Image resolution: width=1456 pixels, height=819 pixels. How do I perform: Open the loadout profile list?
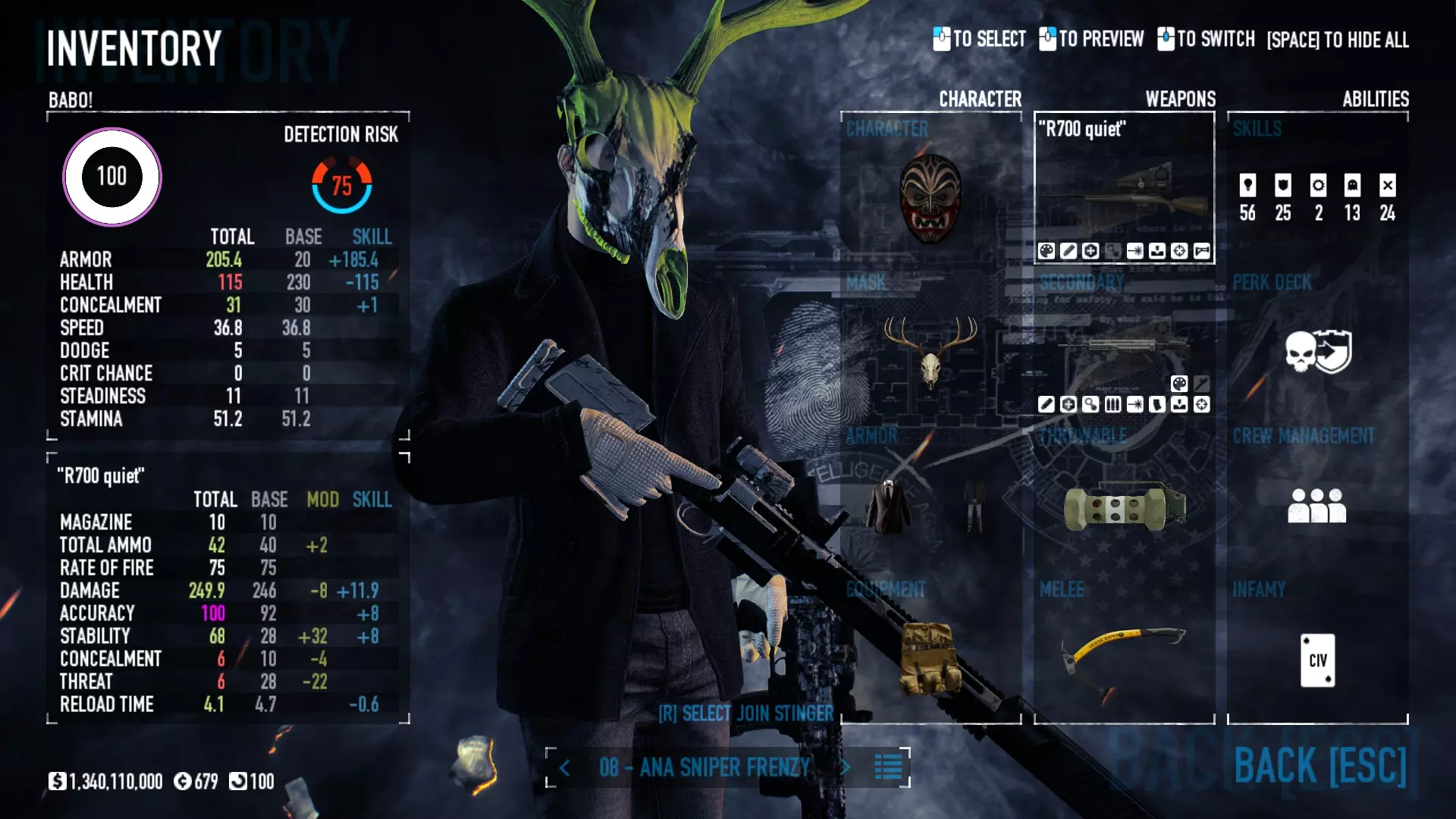pos(888,767)
